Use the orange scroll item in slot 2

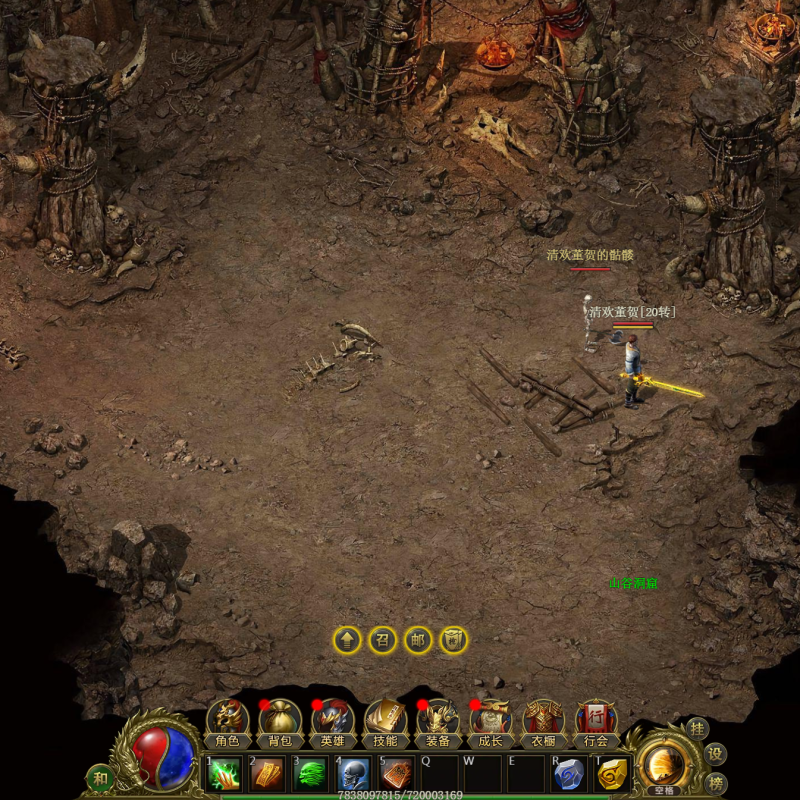tap(268, 774)
